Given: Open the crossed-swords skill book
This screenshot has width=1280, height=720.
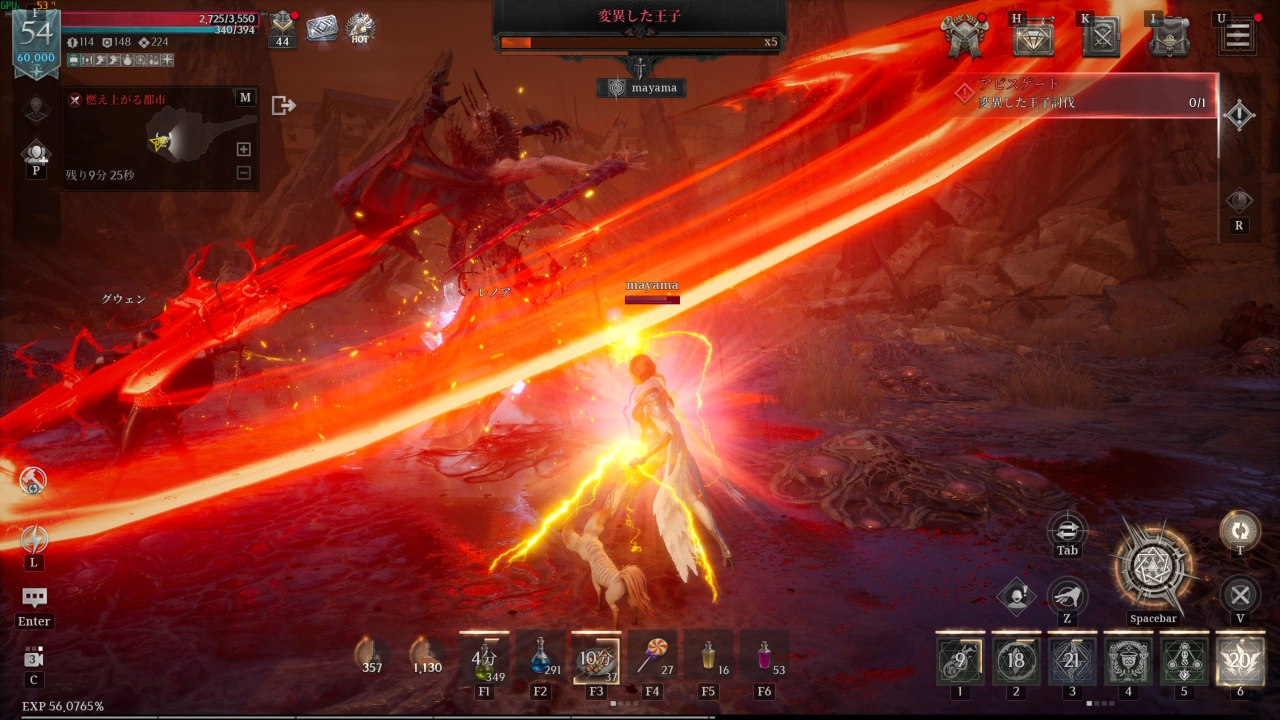Looking at the screenshot, I should point(1101,38).
